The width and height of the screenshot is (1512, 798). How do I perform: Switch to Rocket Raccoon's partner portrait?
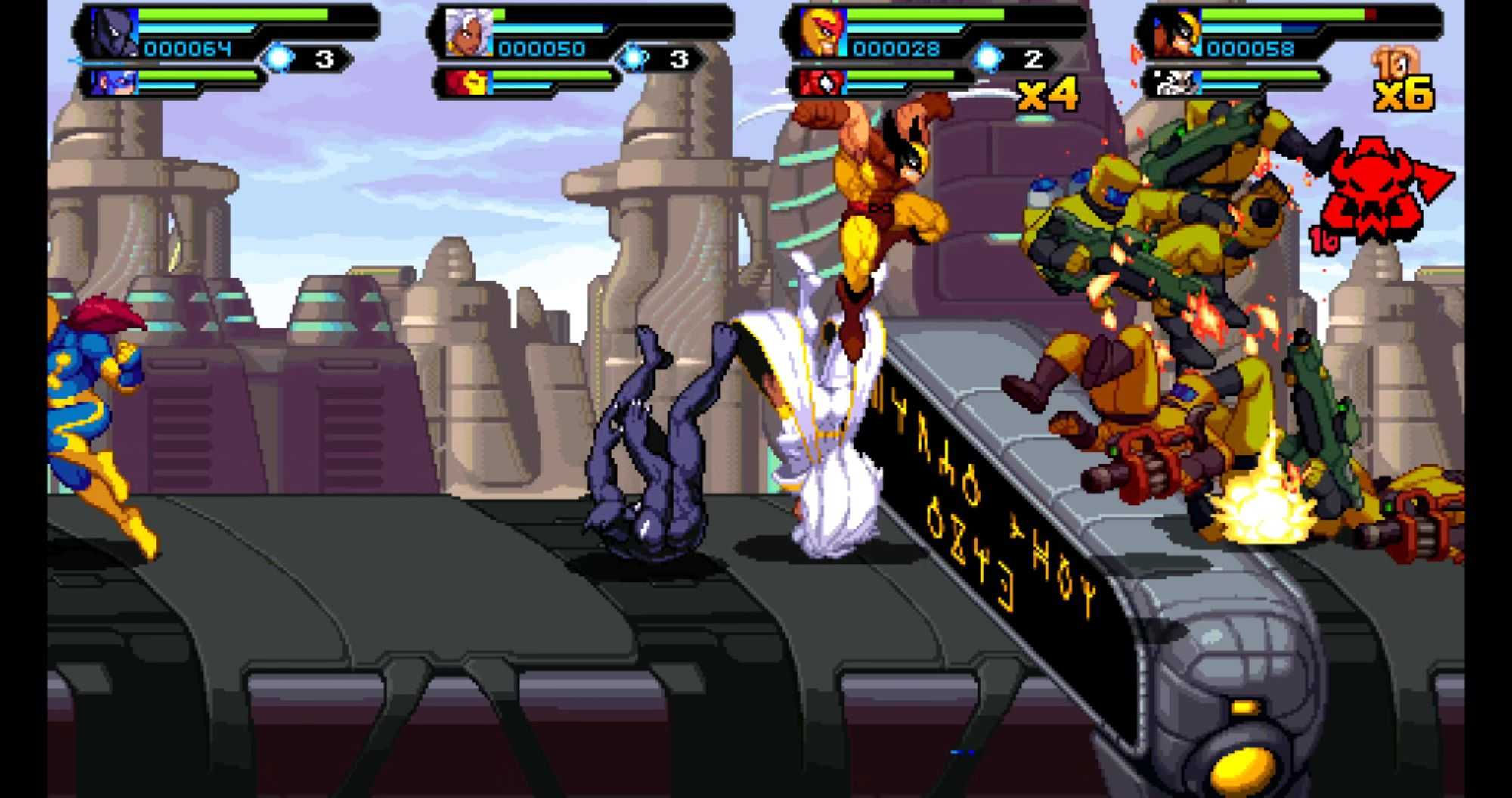click(1175, 82)
